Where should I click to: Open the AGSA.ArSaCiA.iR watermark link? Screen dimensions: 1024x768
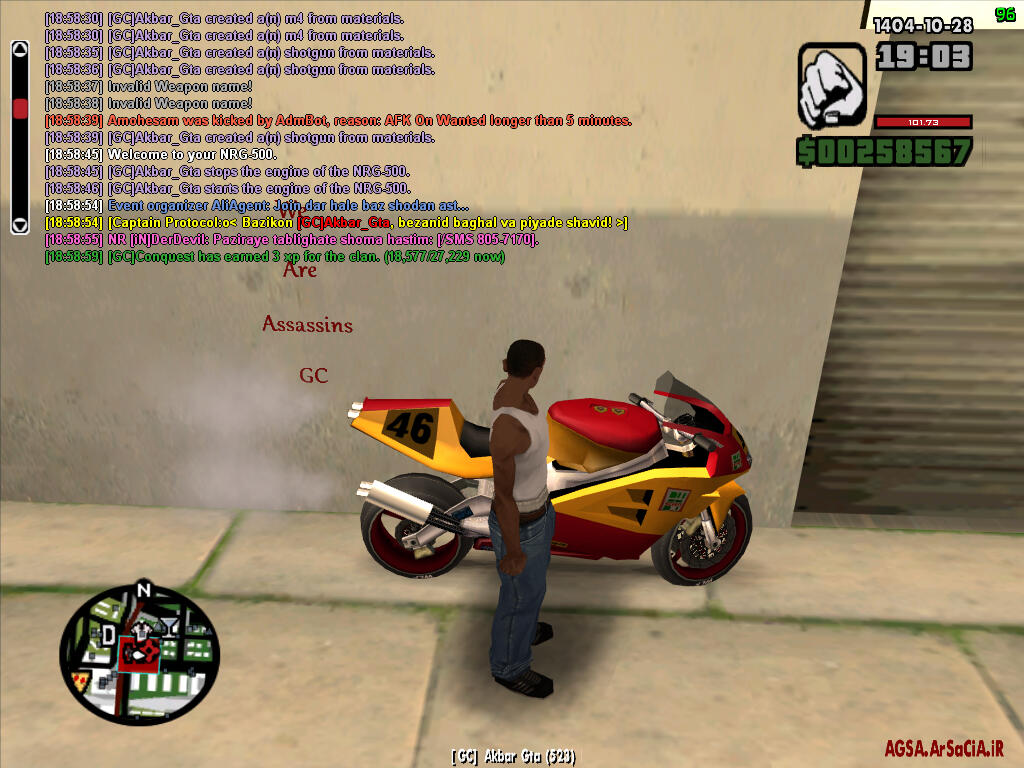tap(943, 748)
